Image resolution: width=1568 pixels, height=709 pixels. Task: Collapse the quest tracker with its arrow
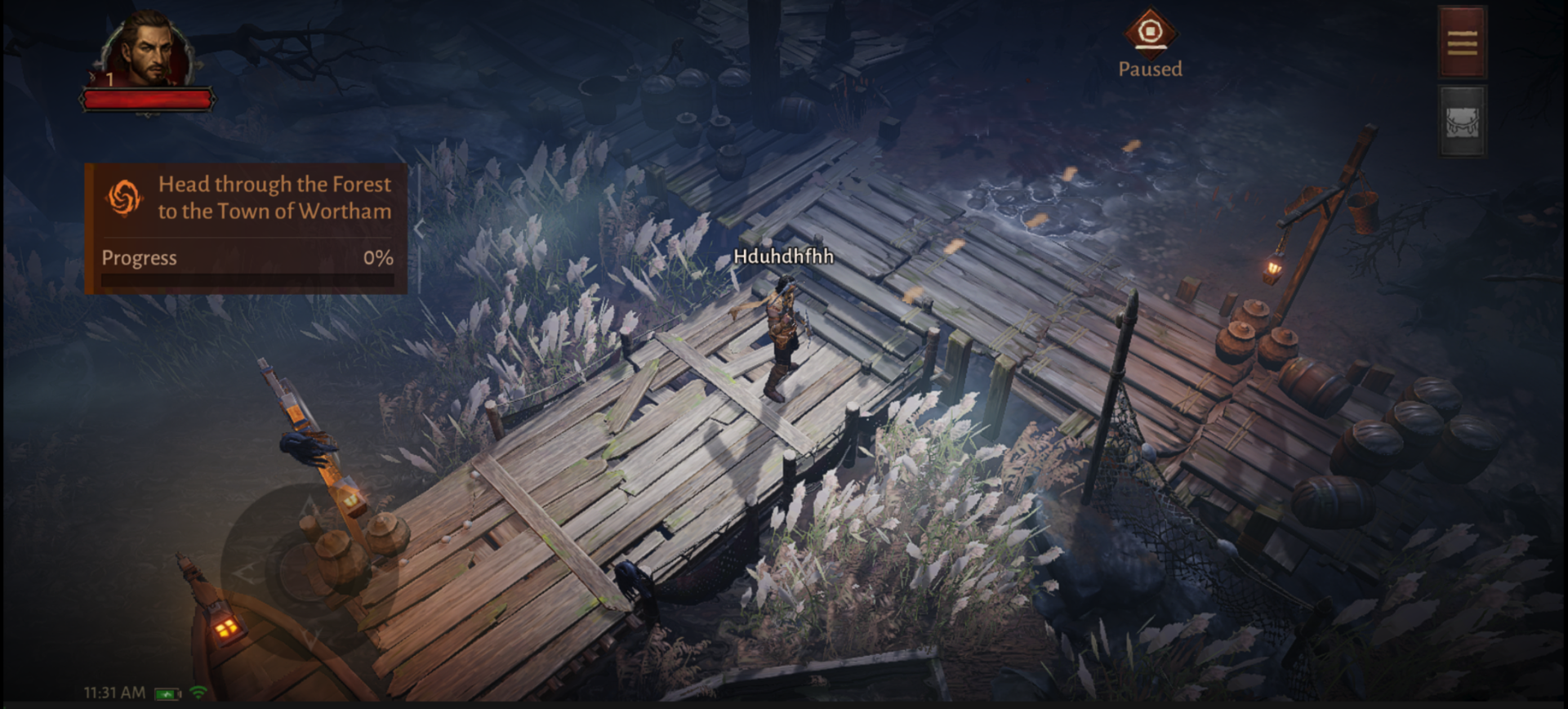coord(419,230)
